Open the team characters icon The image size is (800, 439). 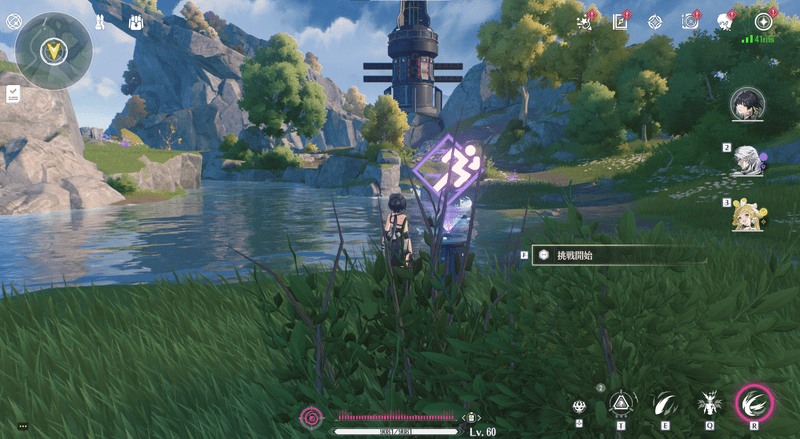tap(101, 21)
